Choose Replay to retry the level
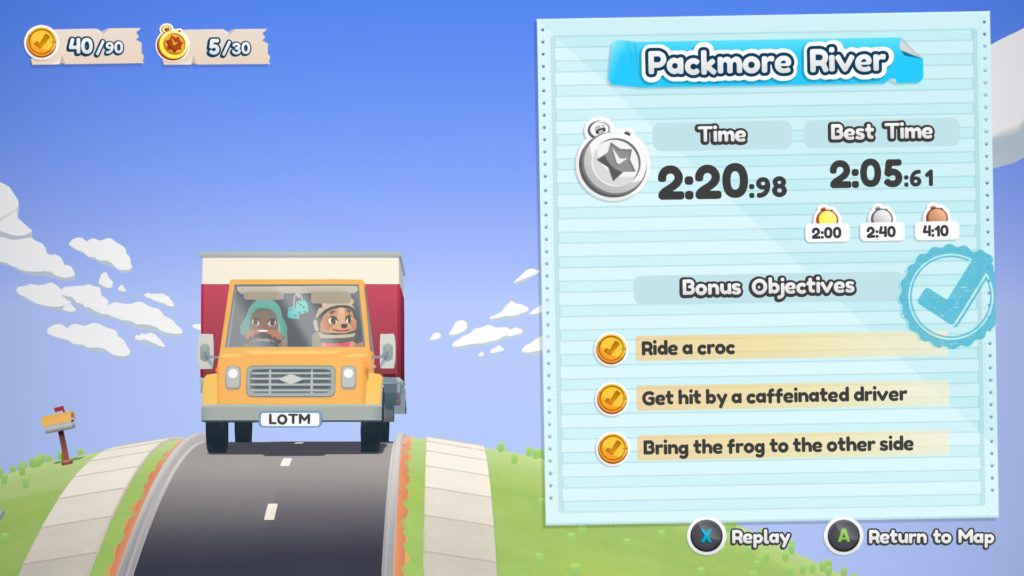Image resolution: width=1024 pixels, height=576 pixels. [740, 537]
